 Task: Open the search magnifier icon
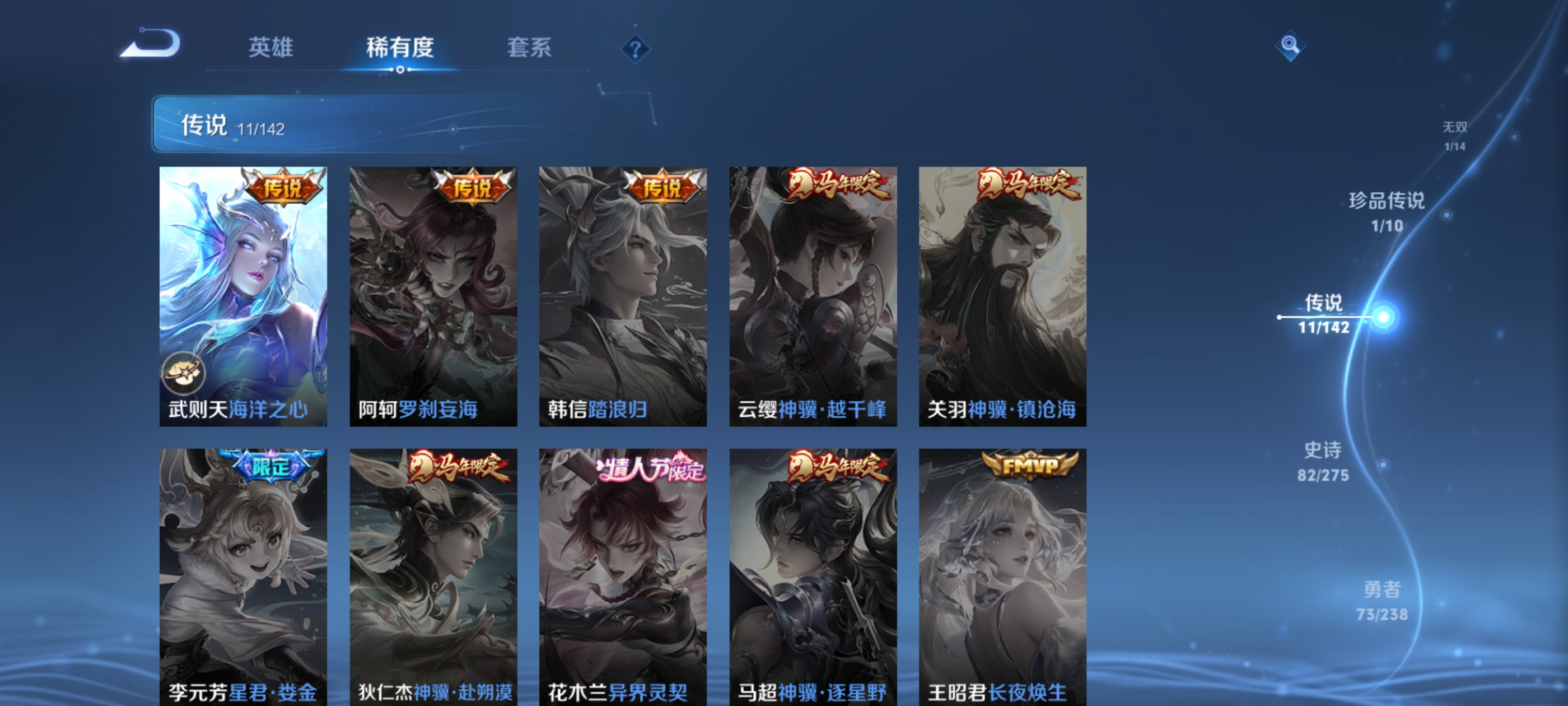(x=1290, y=45)
